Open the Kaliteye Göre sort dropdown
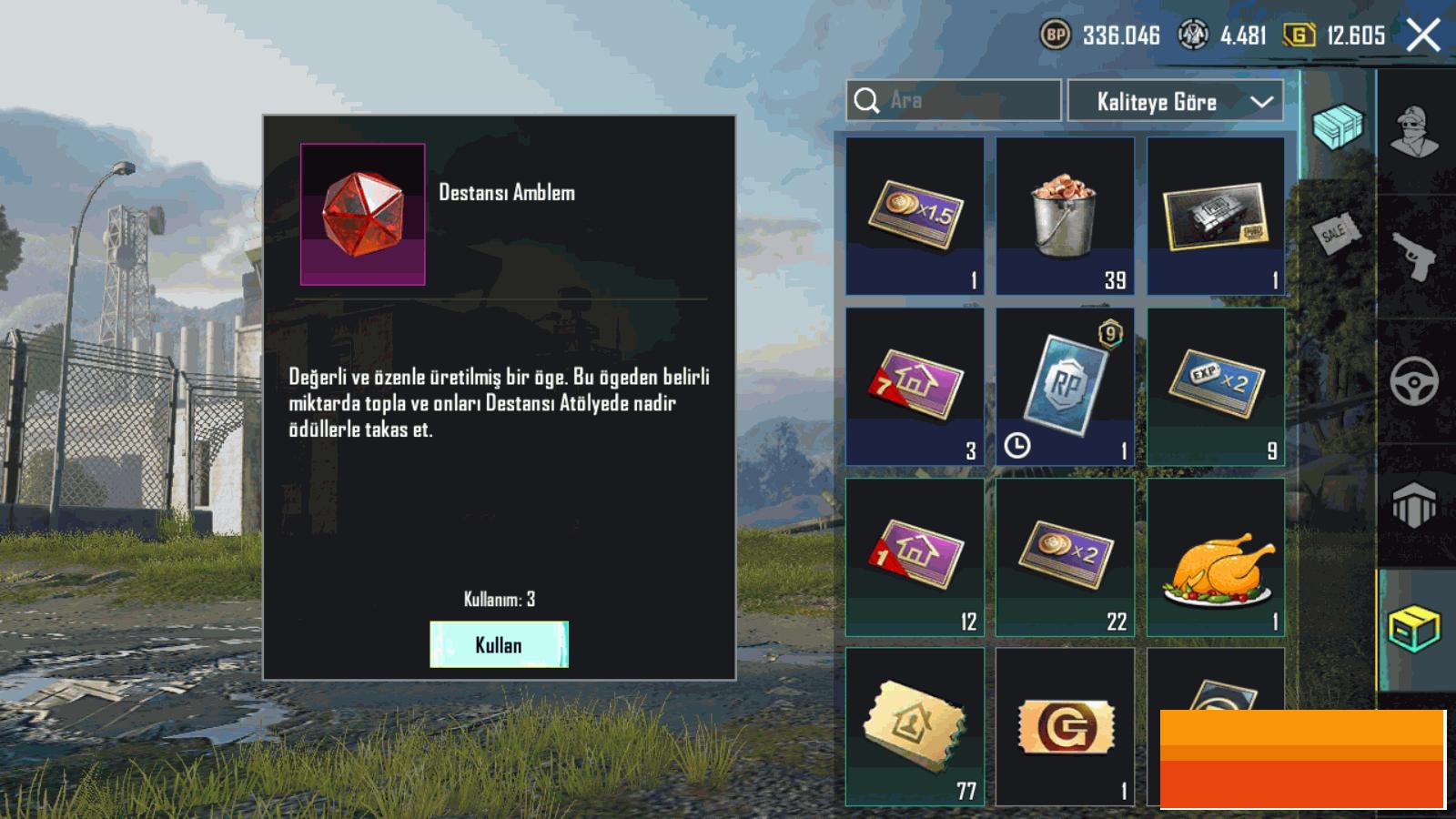Viewport: 1456px width, 819px height. (x=1175, y=101)
